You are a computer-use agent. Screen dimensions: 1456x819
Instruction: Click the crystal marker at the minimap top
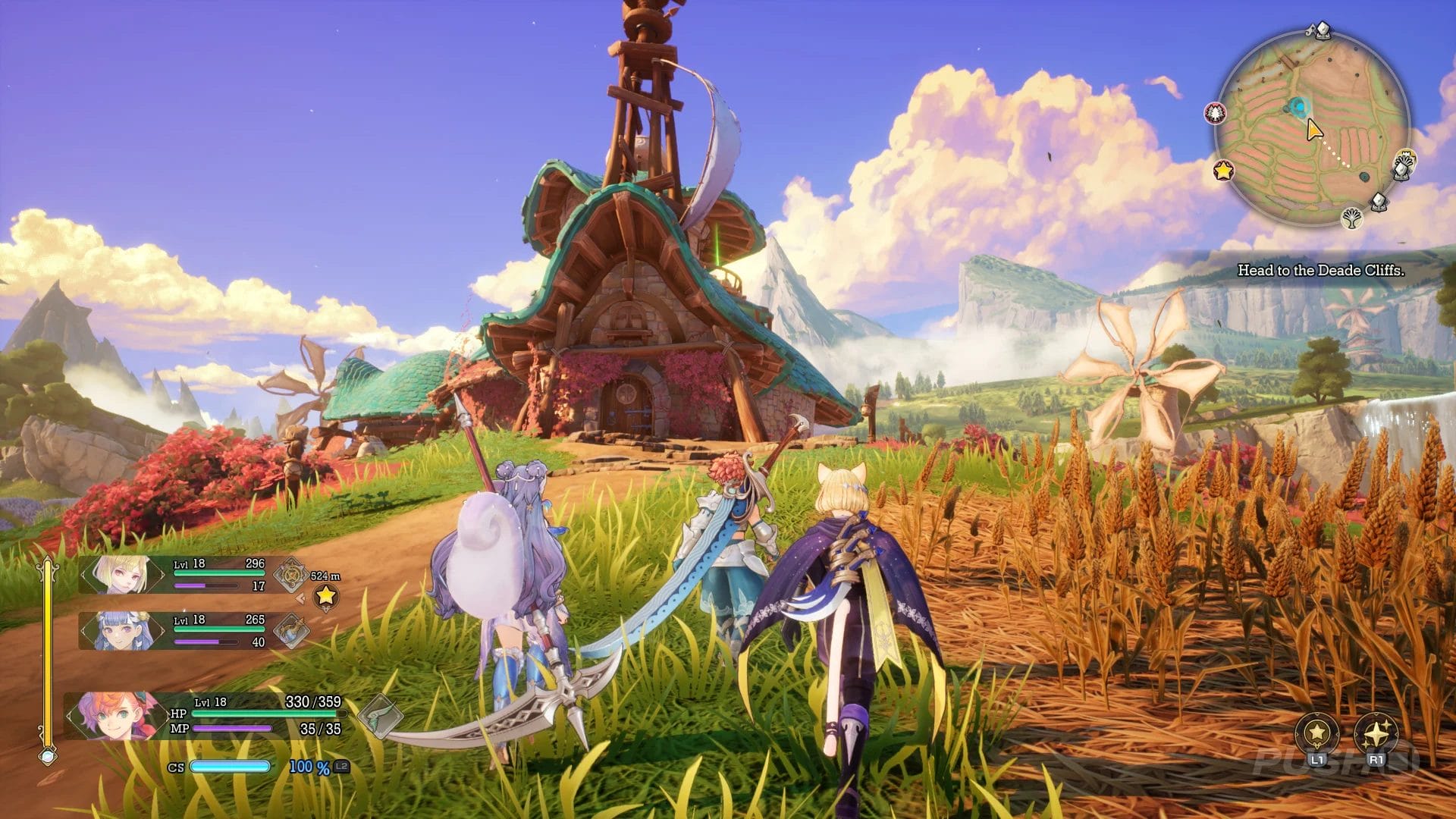coord(1322,30)
